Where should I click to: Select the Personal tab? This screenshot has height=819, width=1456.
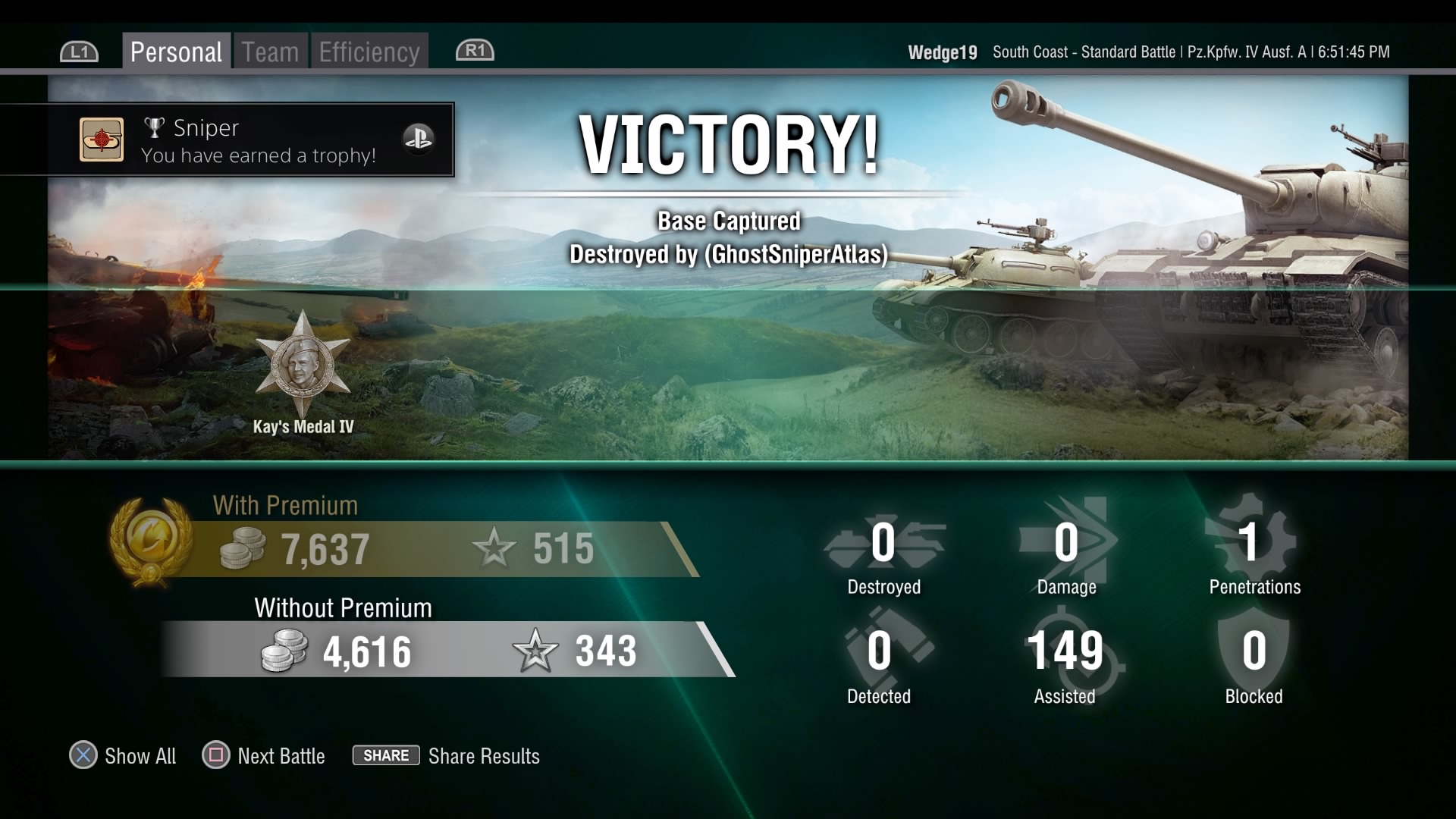176,50
